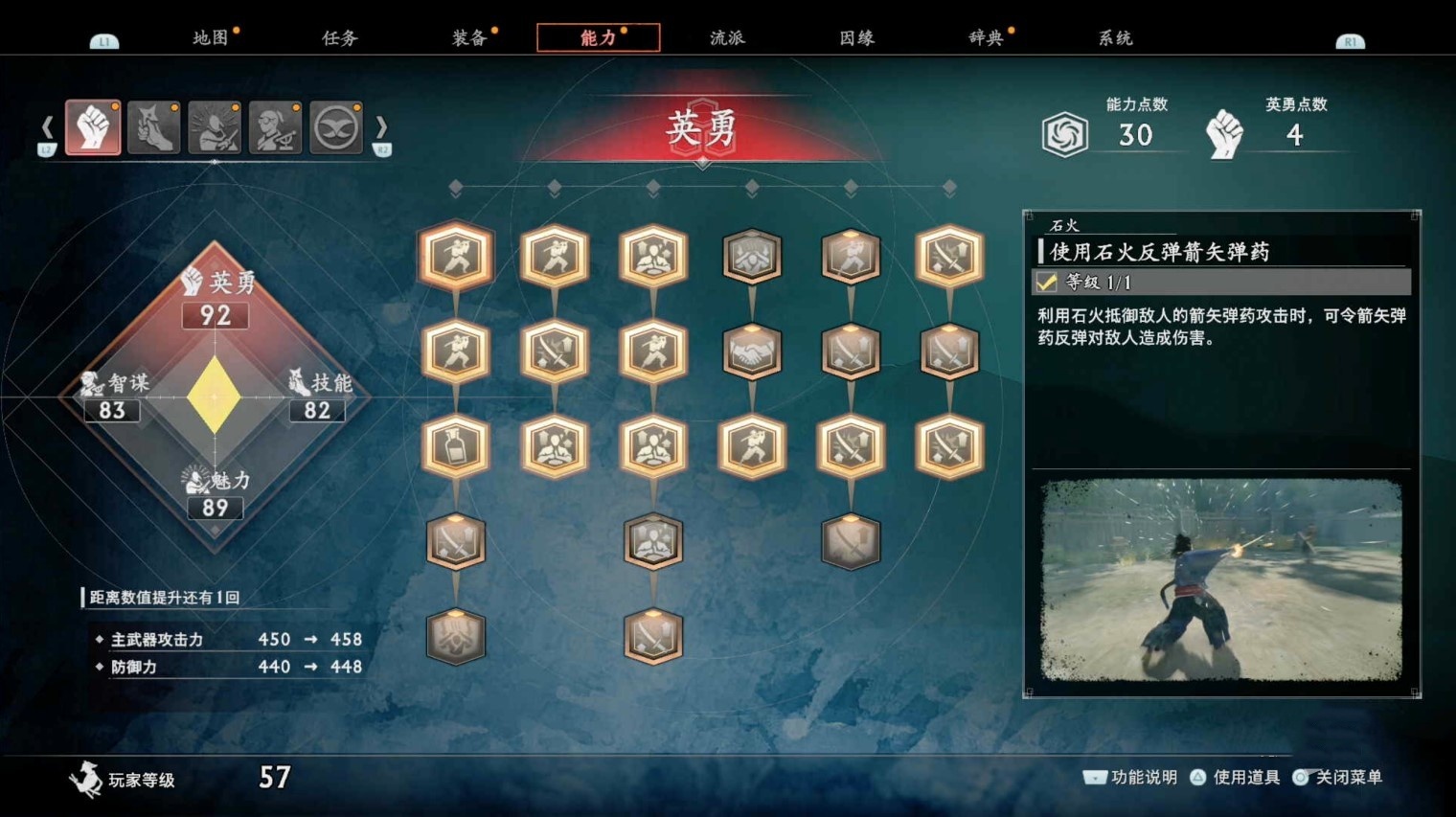Enable the dining skill node in second column
Image resolution: width=1456 pixels, height=817 pixels.
(x=556, y=447)
